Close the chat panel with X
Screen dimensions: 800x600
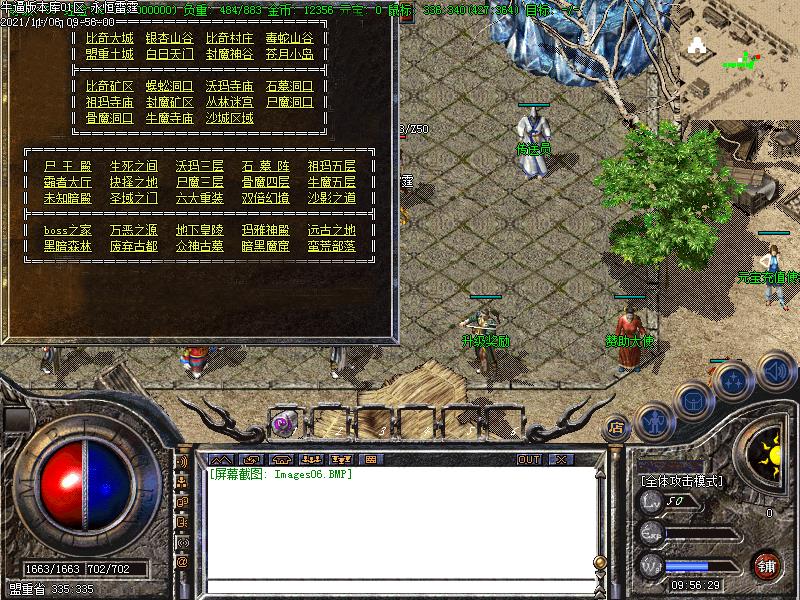(561, 460)
